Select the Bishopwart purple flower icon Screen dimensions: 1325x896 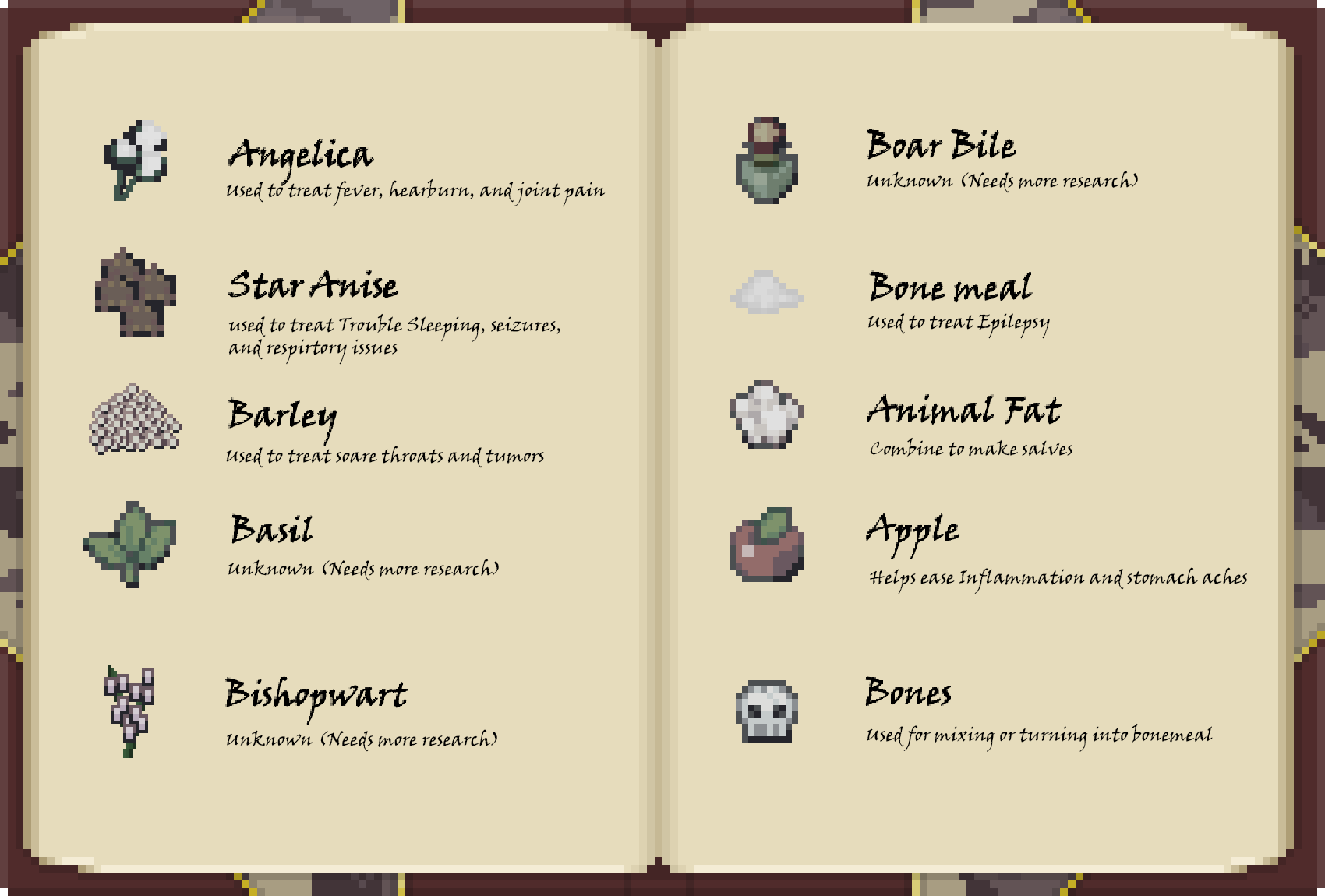tap(129, 710)
